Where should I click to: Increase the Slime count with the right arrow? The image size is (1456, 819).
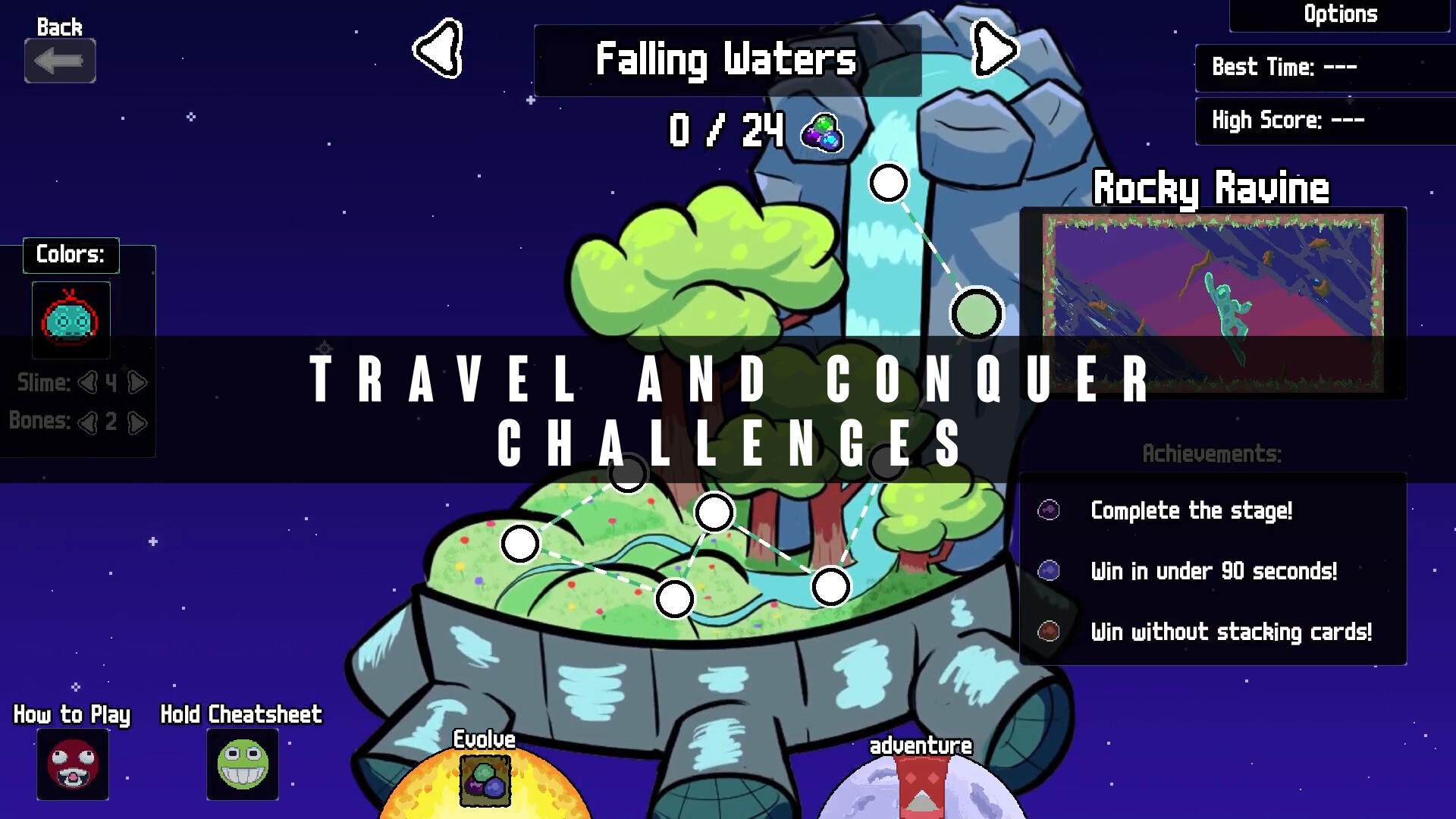[136, 383]
